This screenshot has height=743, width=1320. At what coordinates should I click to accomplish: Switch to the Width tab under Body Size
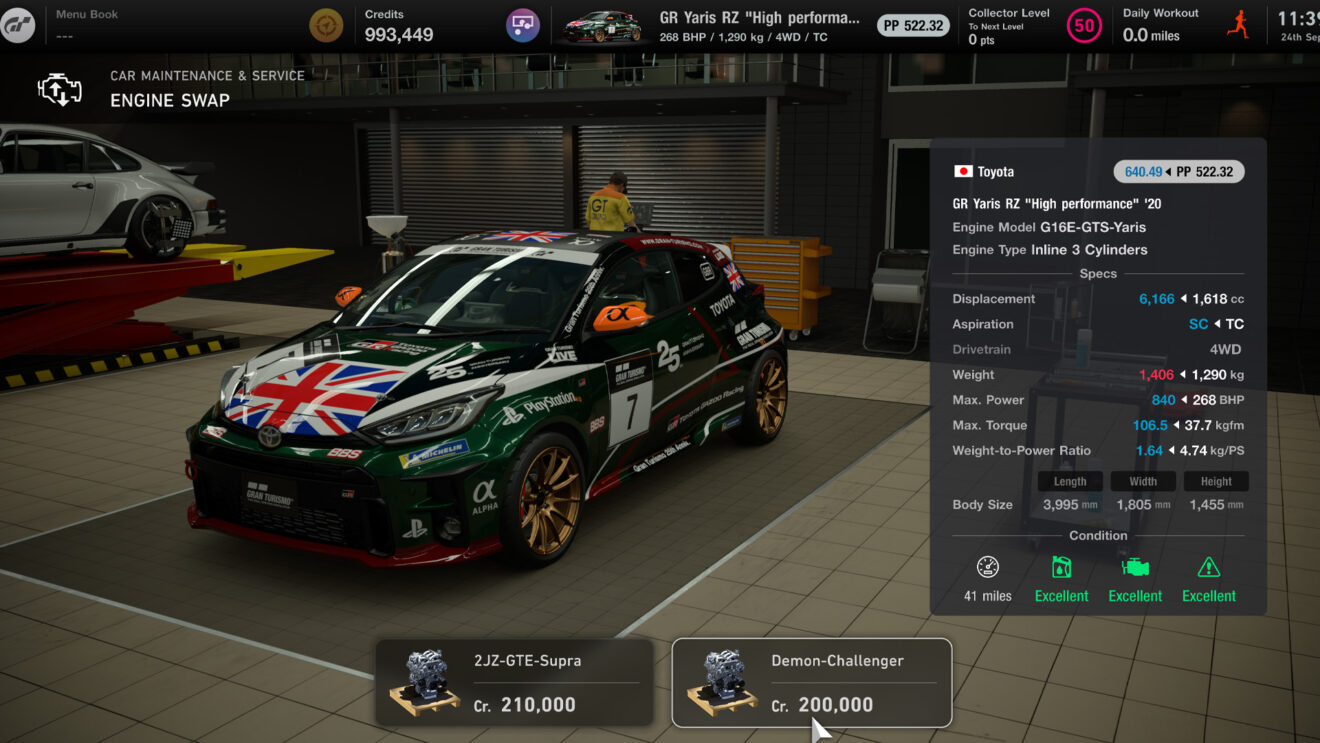point(1142,481)
